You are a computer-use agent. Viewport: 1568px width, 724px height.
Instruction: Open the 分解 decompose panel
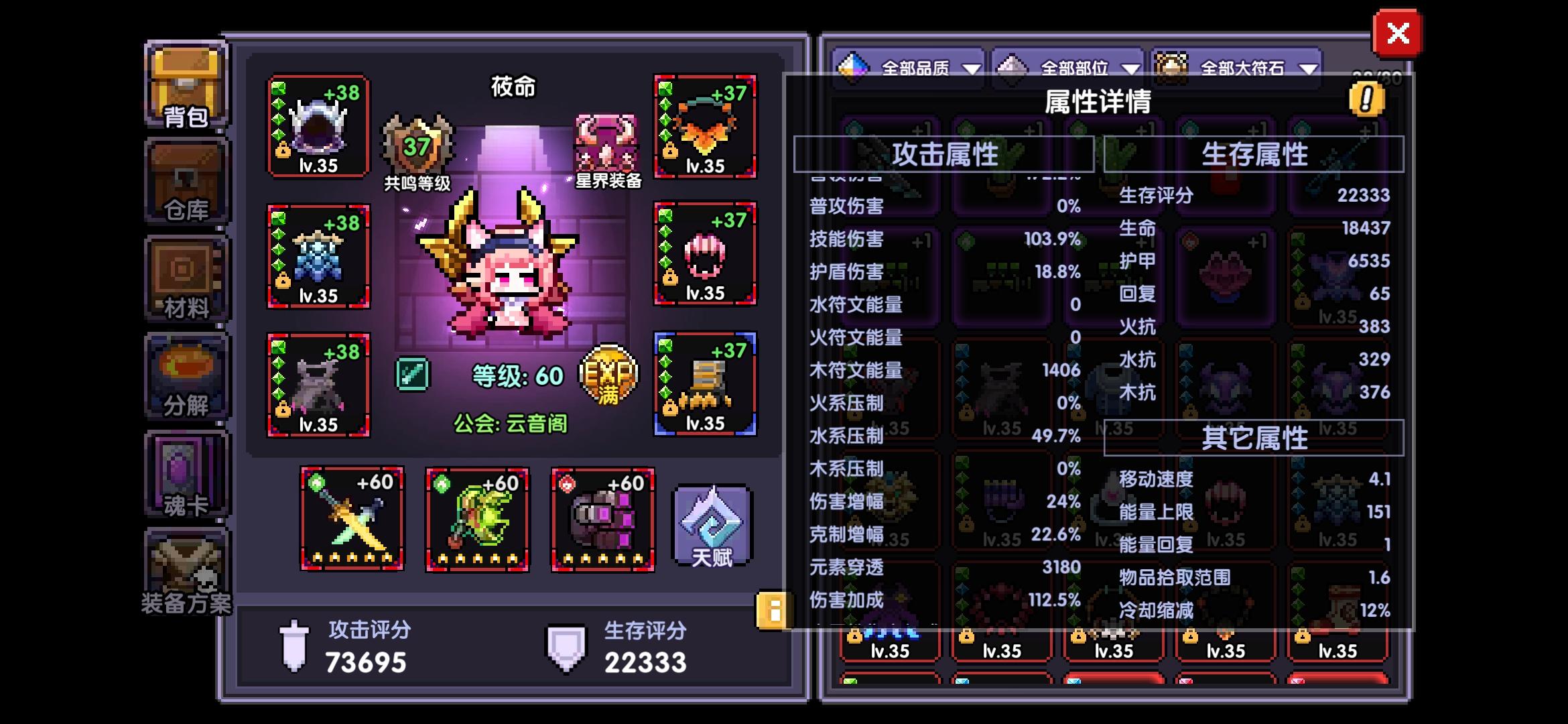[186, 377]
